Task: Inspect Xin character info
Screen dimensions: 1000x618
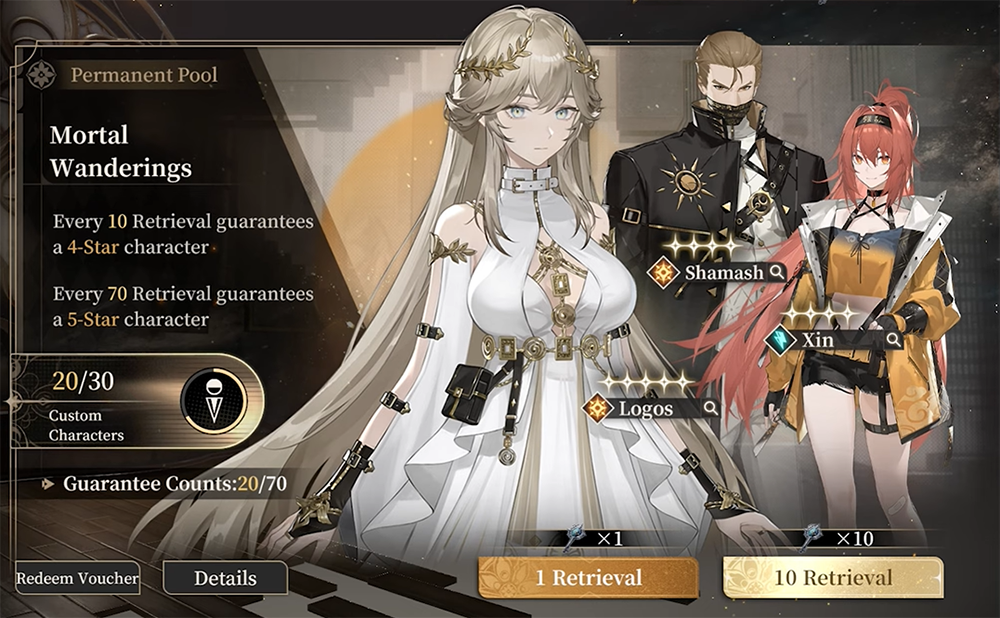Action: (893, 340)
